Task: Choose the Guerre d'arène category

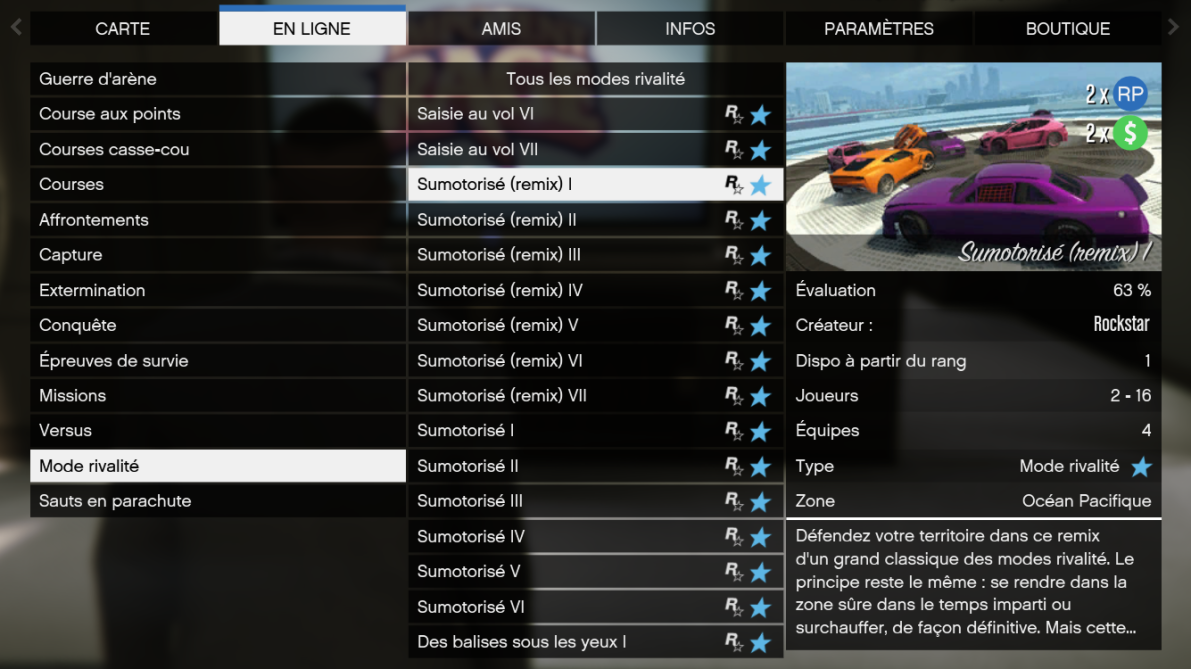Action: (218, 79)
